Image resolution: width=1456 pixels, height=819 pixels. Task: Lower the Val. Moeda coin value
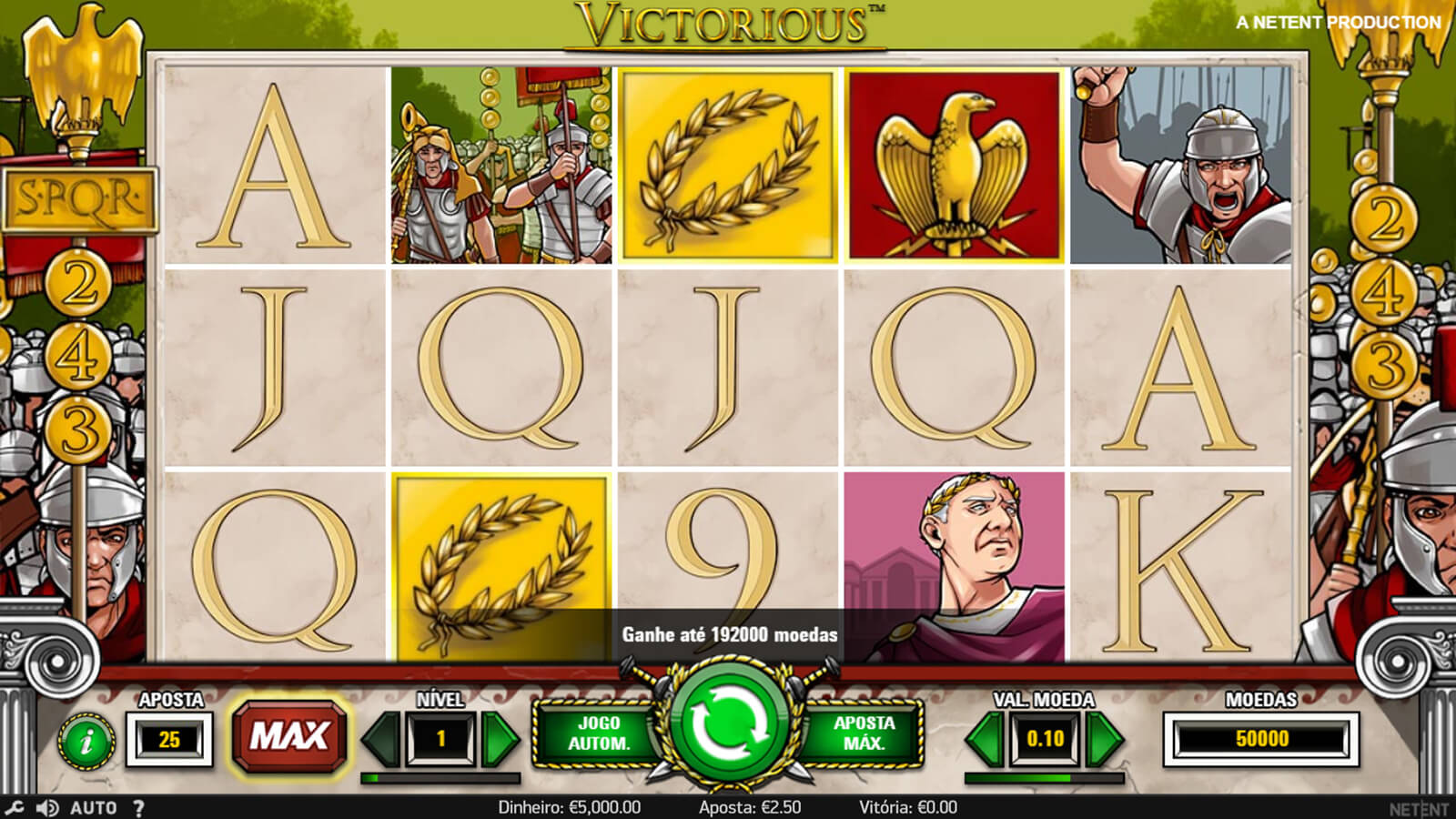(x=986, y=739)
